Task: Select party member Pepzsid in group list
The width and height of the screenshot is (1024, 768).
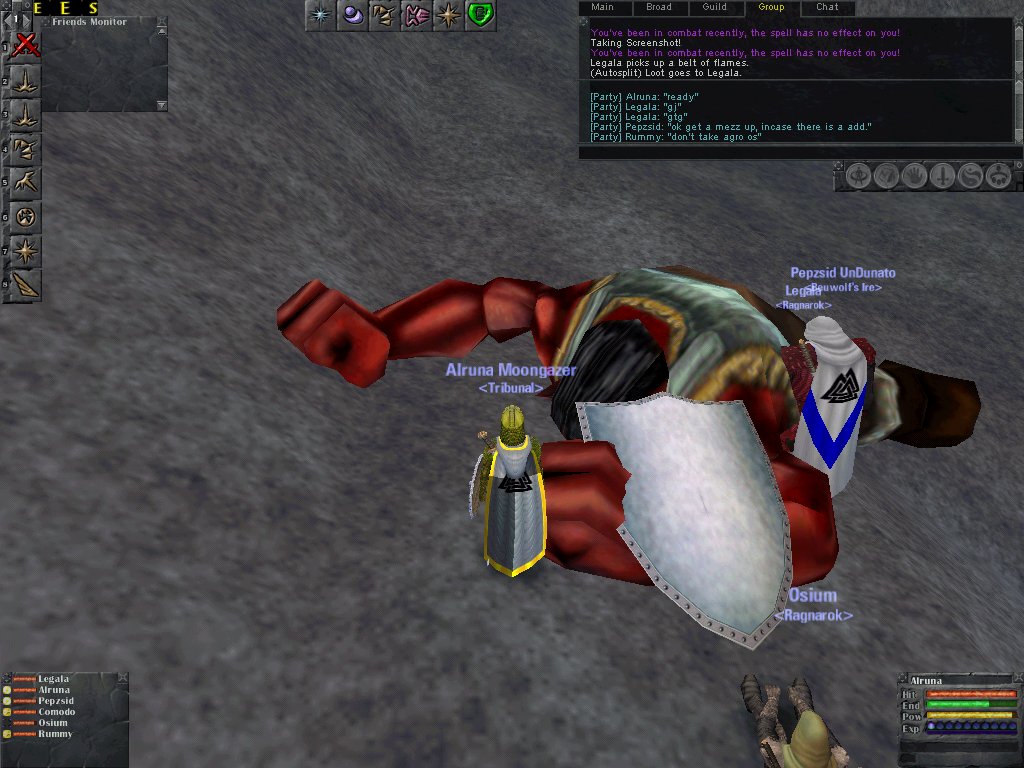Action: pos(56,701)
